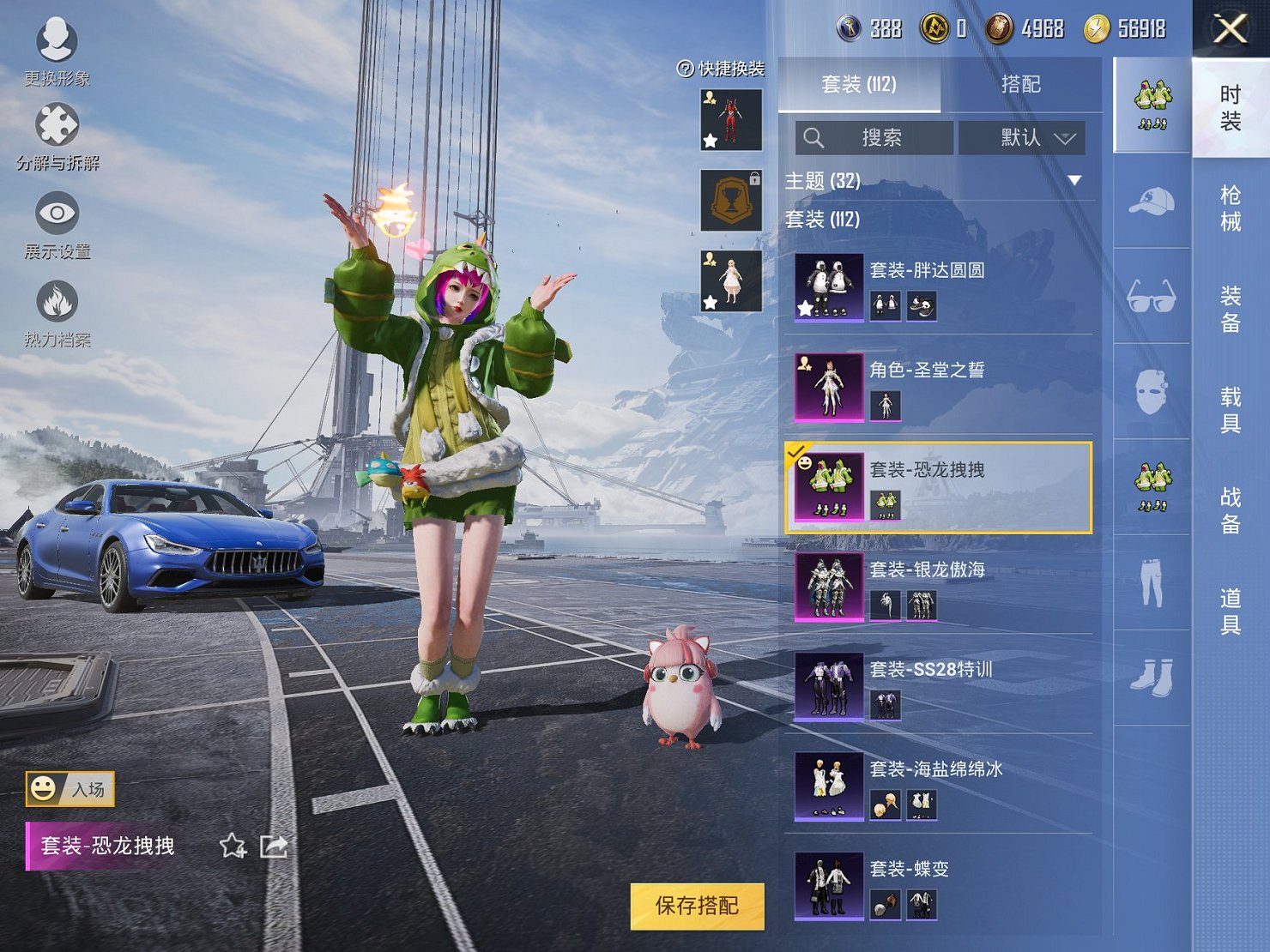Click the 入场 entrance emote button

pyautogui.click(x=70, y=789)
